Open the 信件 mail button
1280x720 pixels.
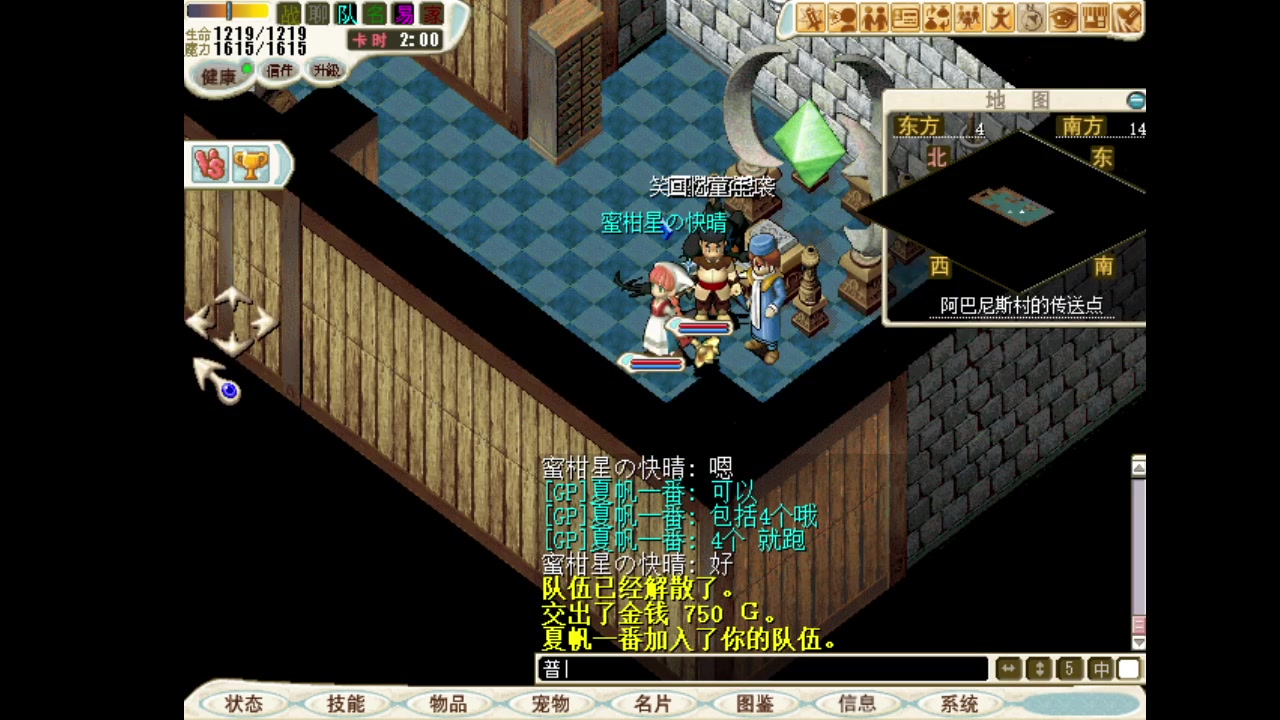pos(279,71)
